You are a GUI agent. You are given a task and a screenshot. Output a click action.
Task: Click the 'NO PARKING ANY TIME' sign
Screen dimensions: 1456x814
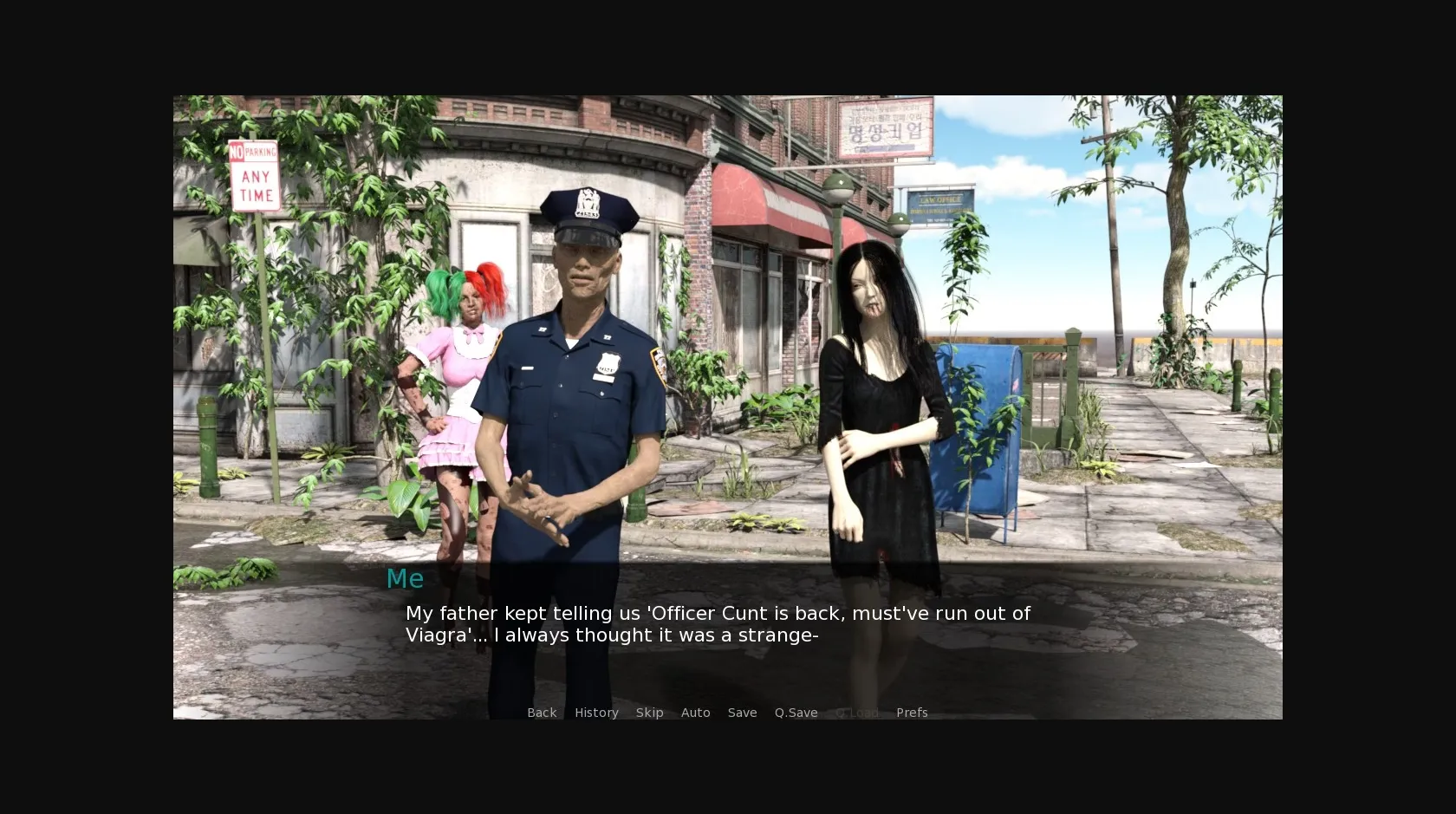pos(253,175)
